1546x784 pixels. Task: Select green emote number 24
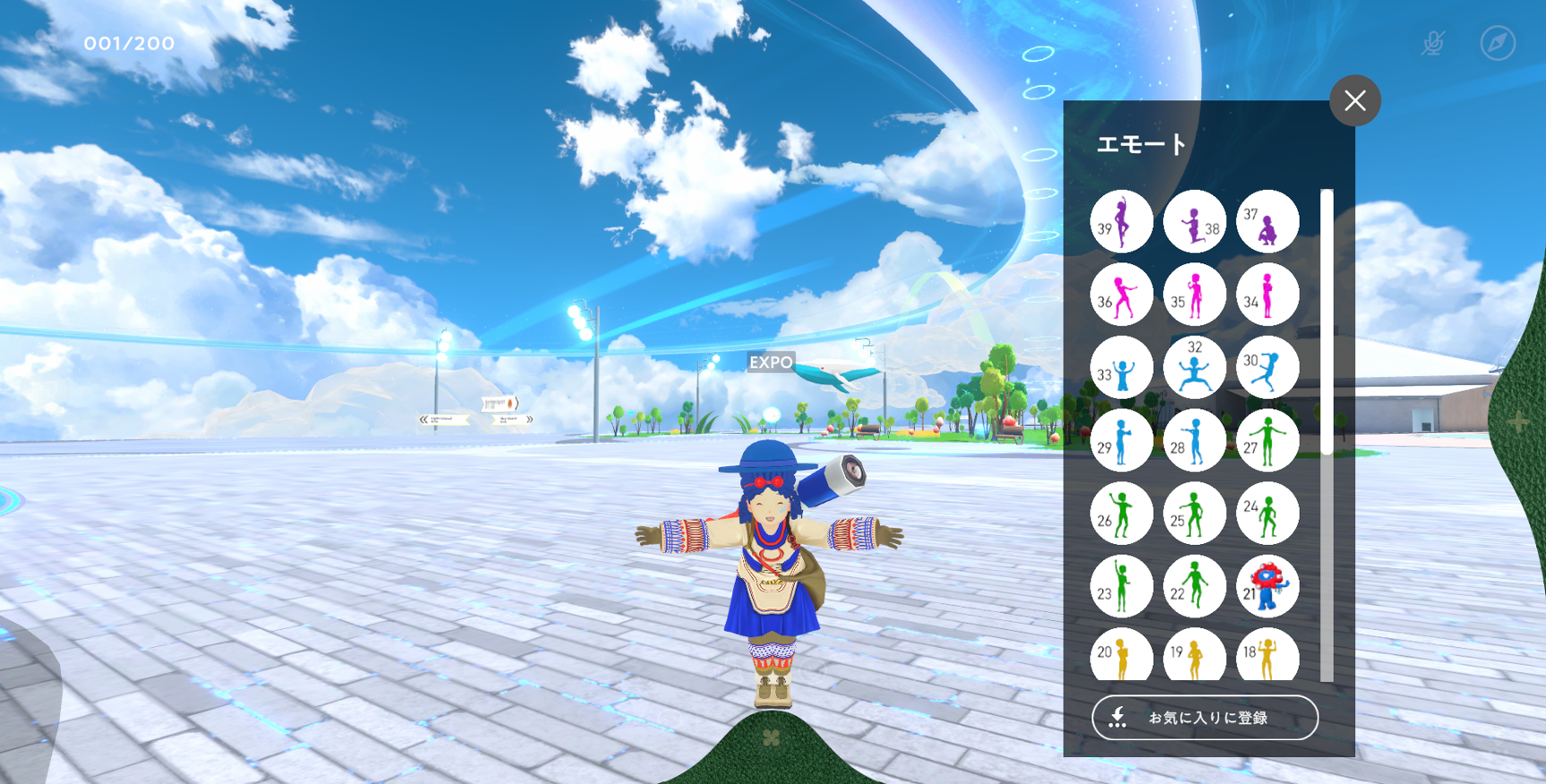[x=1267, y=513]
